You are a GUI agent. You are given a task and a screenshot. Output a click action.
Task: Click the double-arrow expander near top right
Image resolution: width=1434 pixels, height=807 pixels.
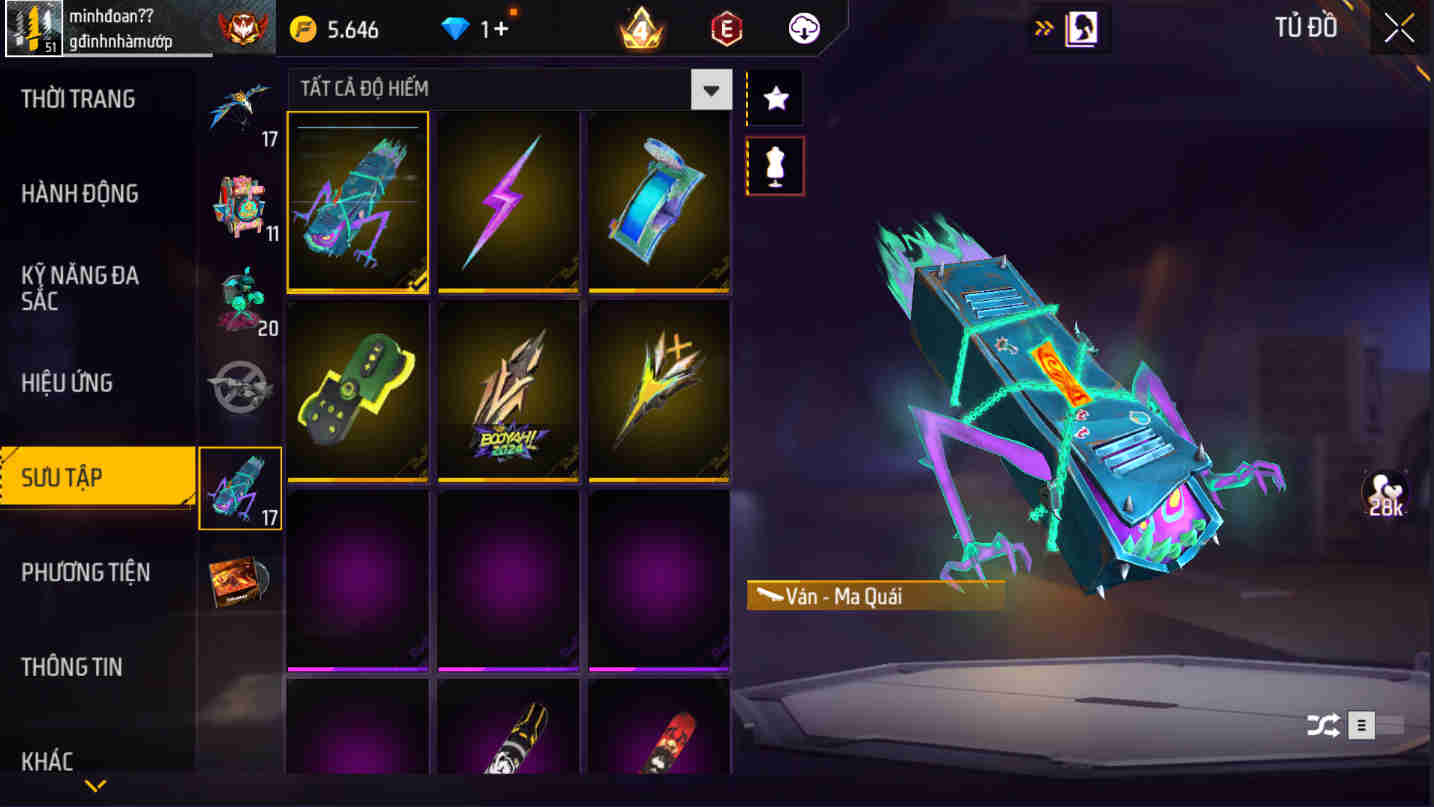1043,28
